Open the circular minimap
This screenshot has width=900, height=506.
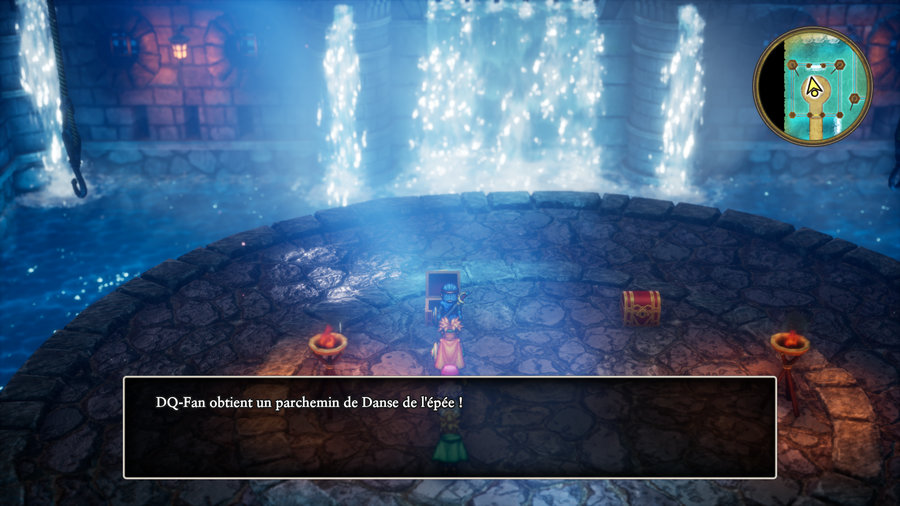coord(812,86)
